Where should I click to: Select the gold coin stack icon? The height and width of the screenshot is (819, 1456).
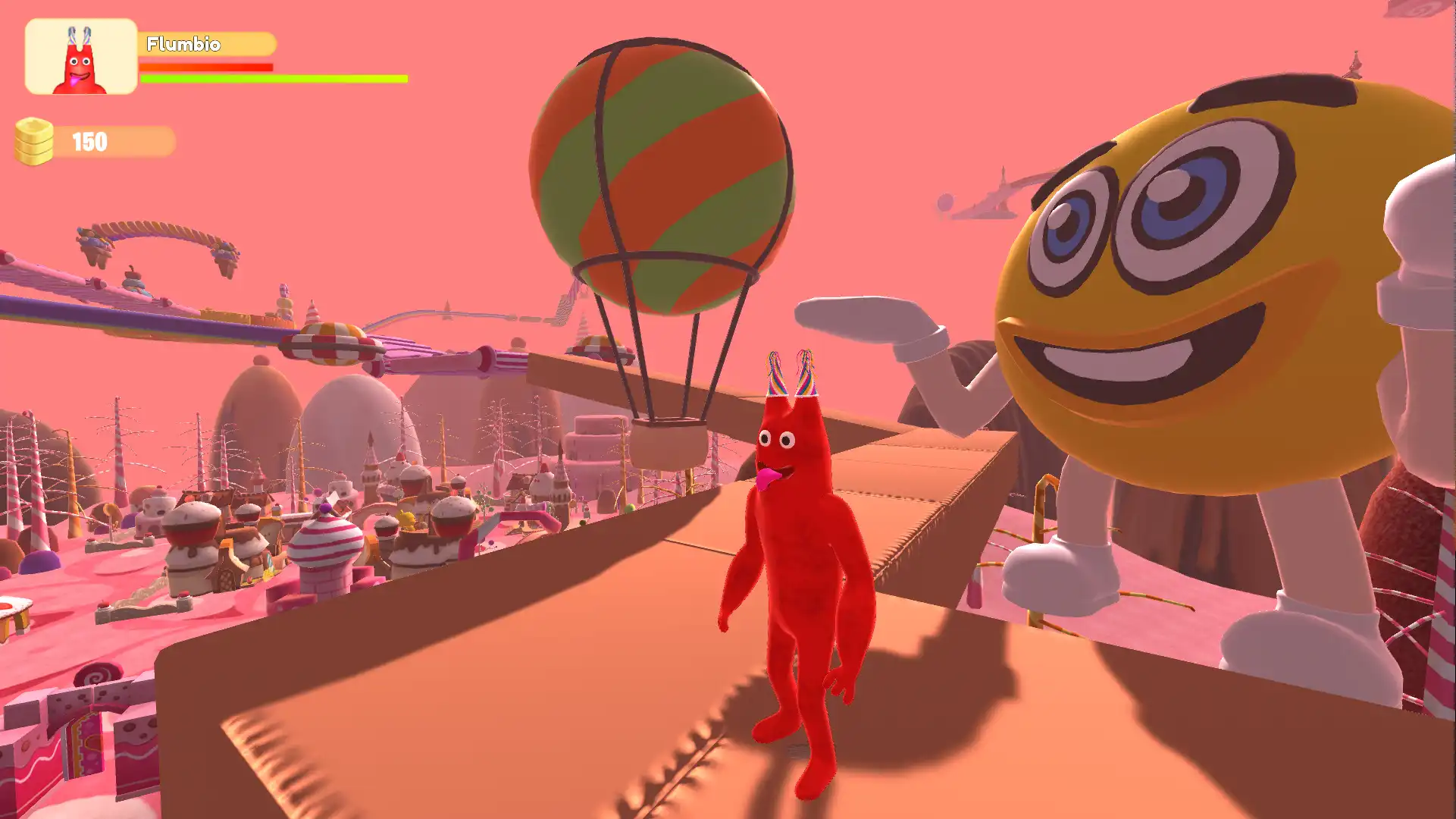(x=34, y=141)
